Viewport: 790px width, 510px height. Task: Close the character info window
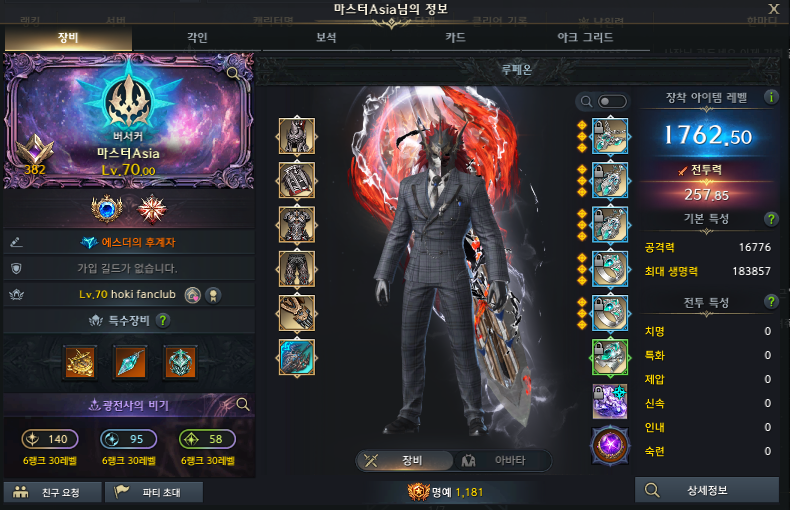tap(773, 9)
